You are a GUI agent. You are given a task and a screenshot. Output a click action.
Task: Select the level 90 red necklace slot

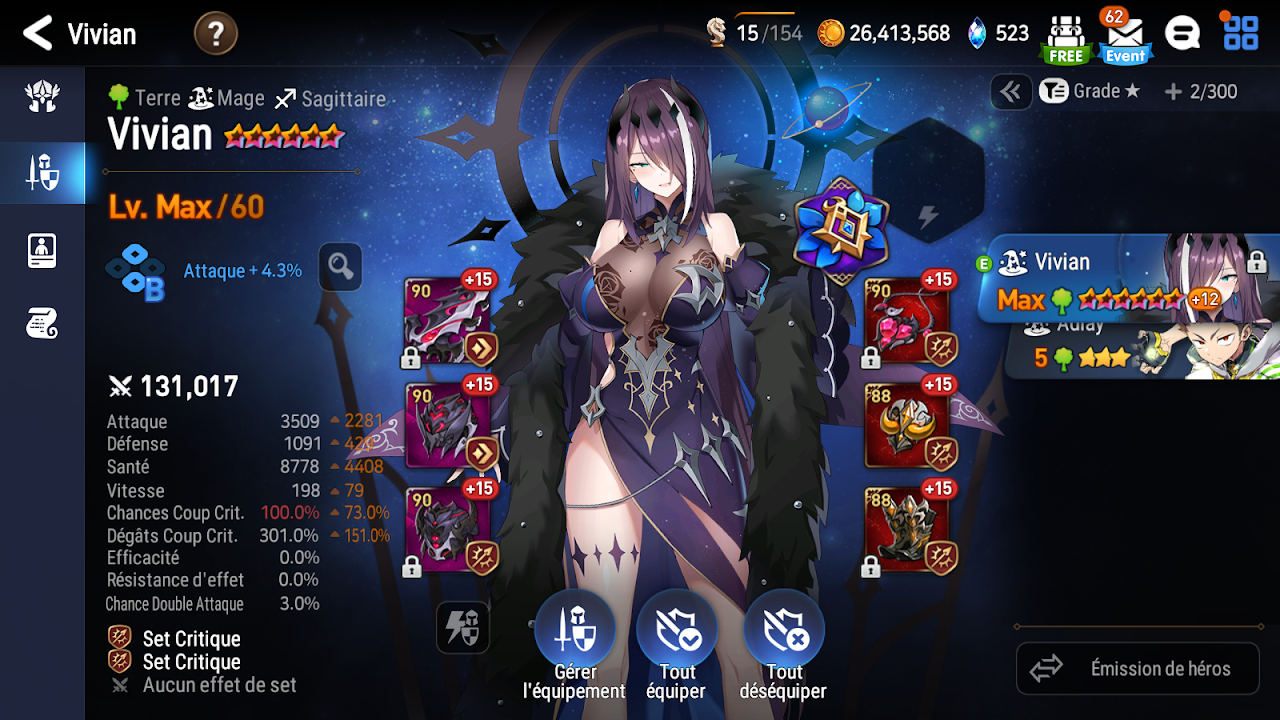click(x=906, y=321)
